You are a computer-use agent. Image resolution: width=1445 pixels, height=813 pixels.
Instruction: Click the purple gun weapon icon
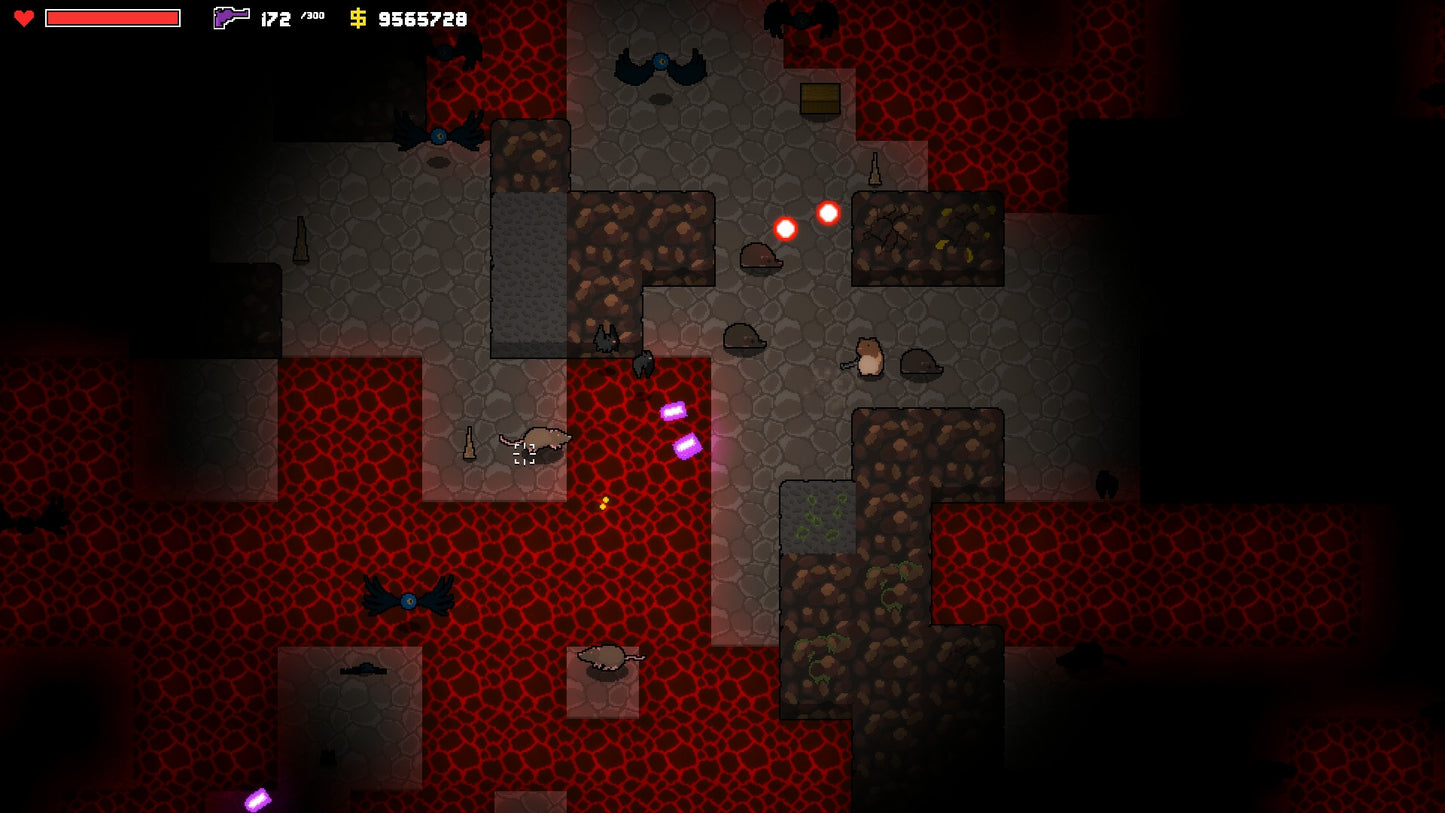click(x=231, y=17)
